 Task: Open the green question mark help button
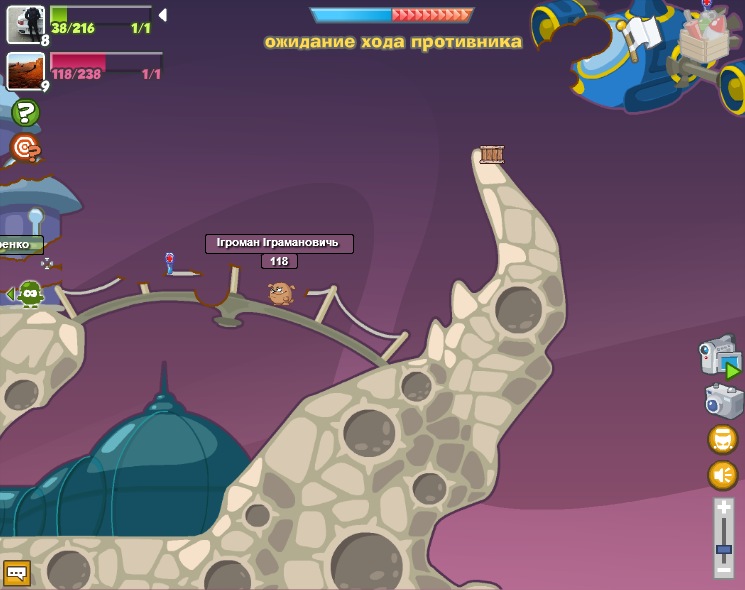click(x=25, y=112)
